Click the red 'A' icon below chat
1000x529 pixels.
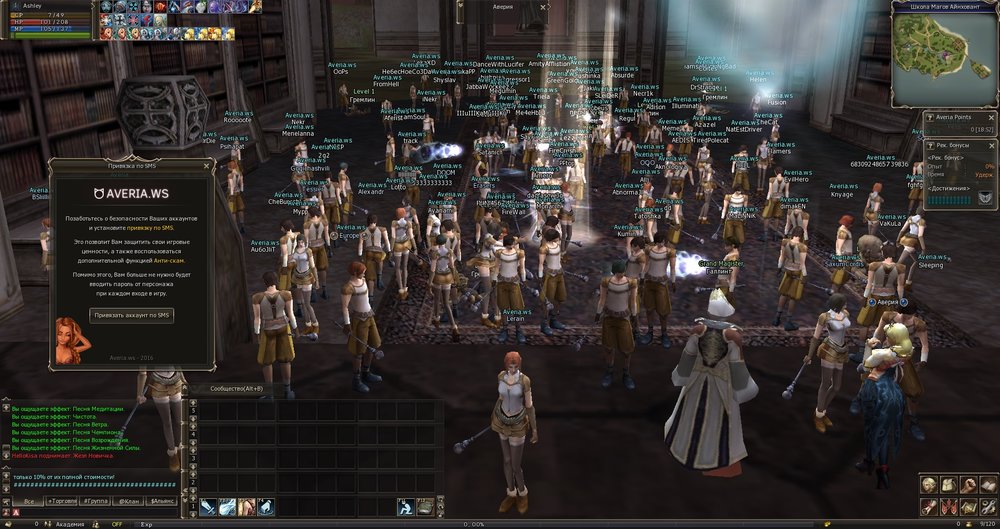(x=15, y=512)
